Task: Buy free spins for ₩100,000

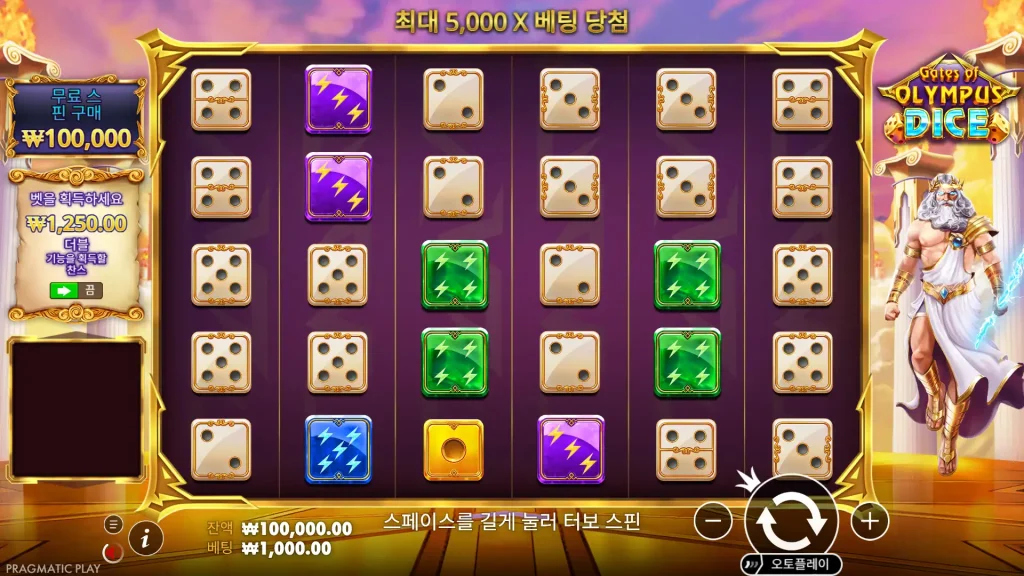Action: click(77, 120)
